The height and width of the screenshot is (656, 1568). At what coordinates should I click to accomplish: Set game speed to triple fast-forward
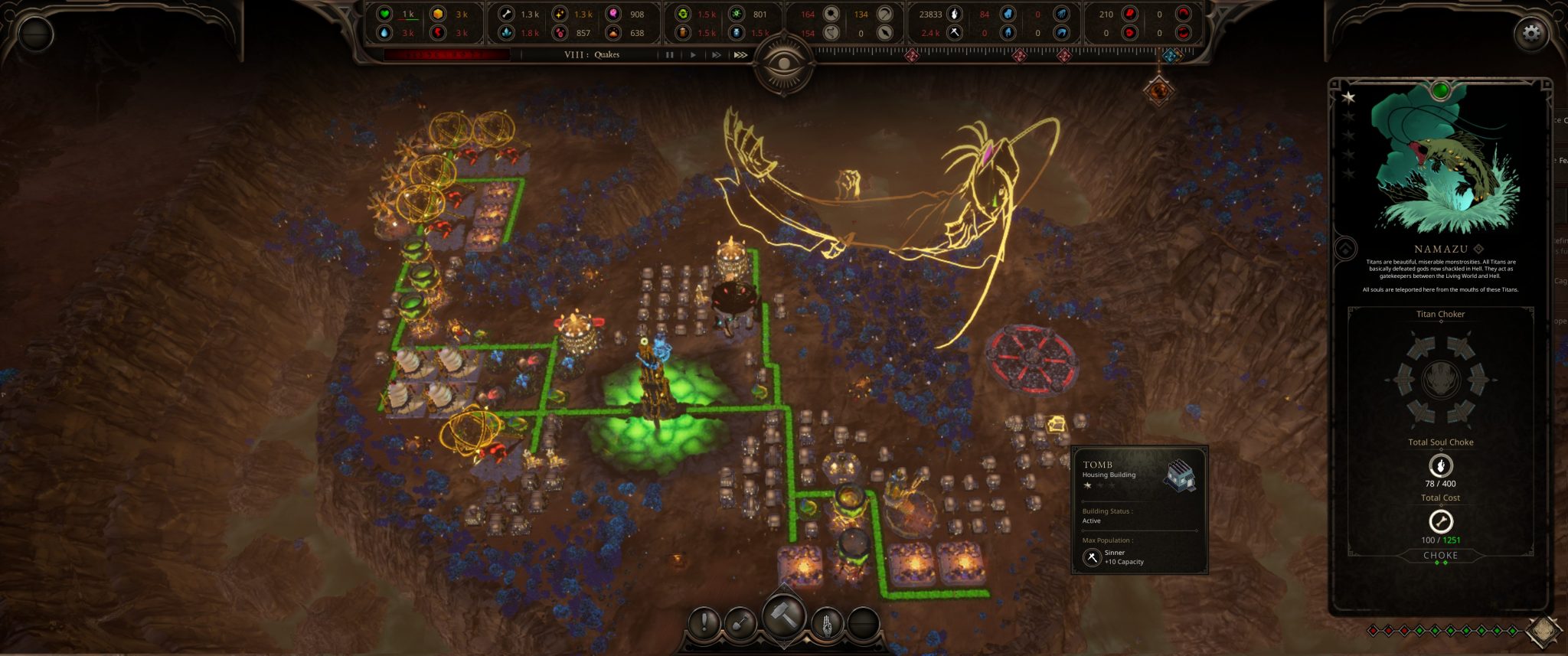point(740,55)
